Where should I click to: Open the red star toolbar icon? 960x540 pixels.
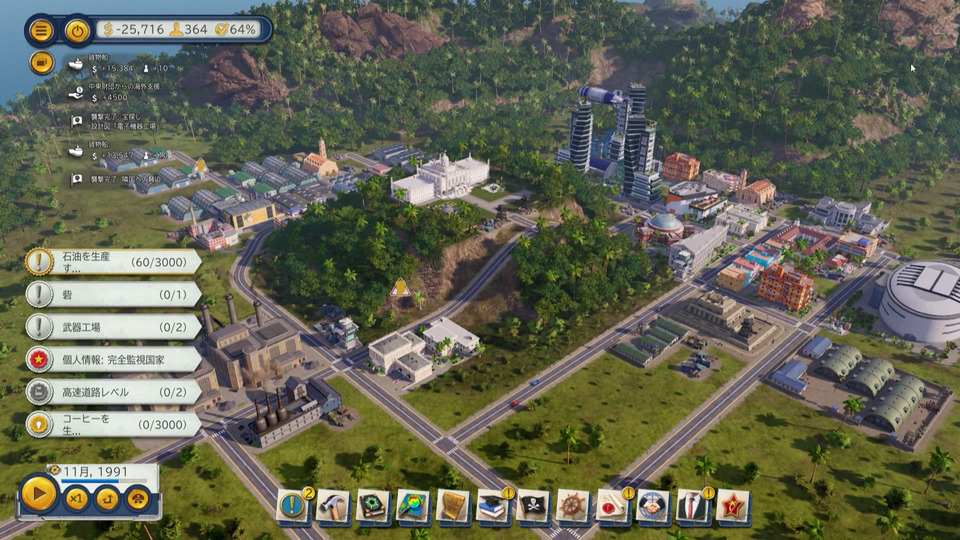pyautogui.click(x=733, y=506)
